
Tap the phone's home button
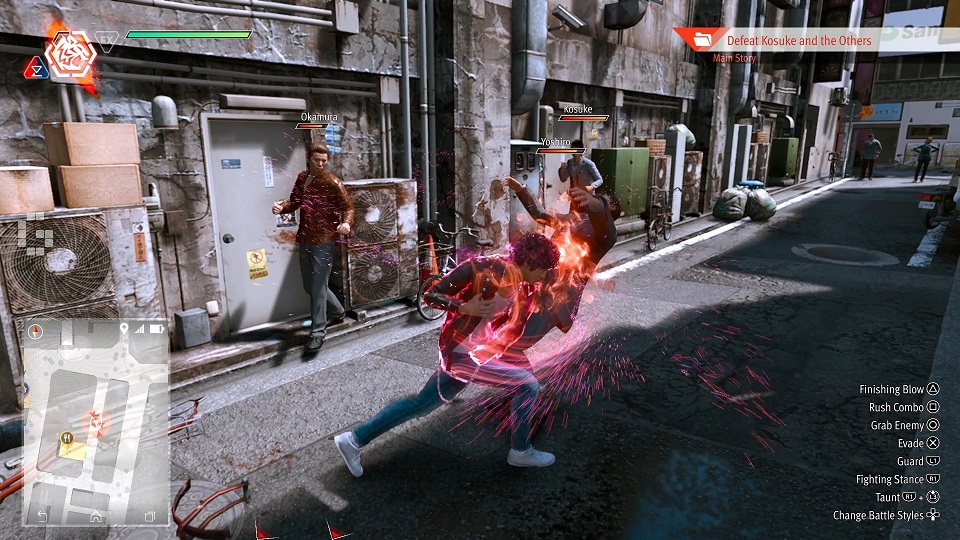96,516
